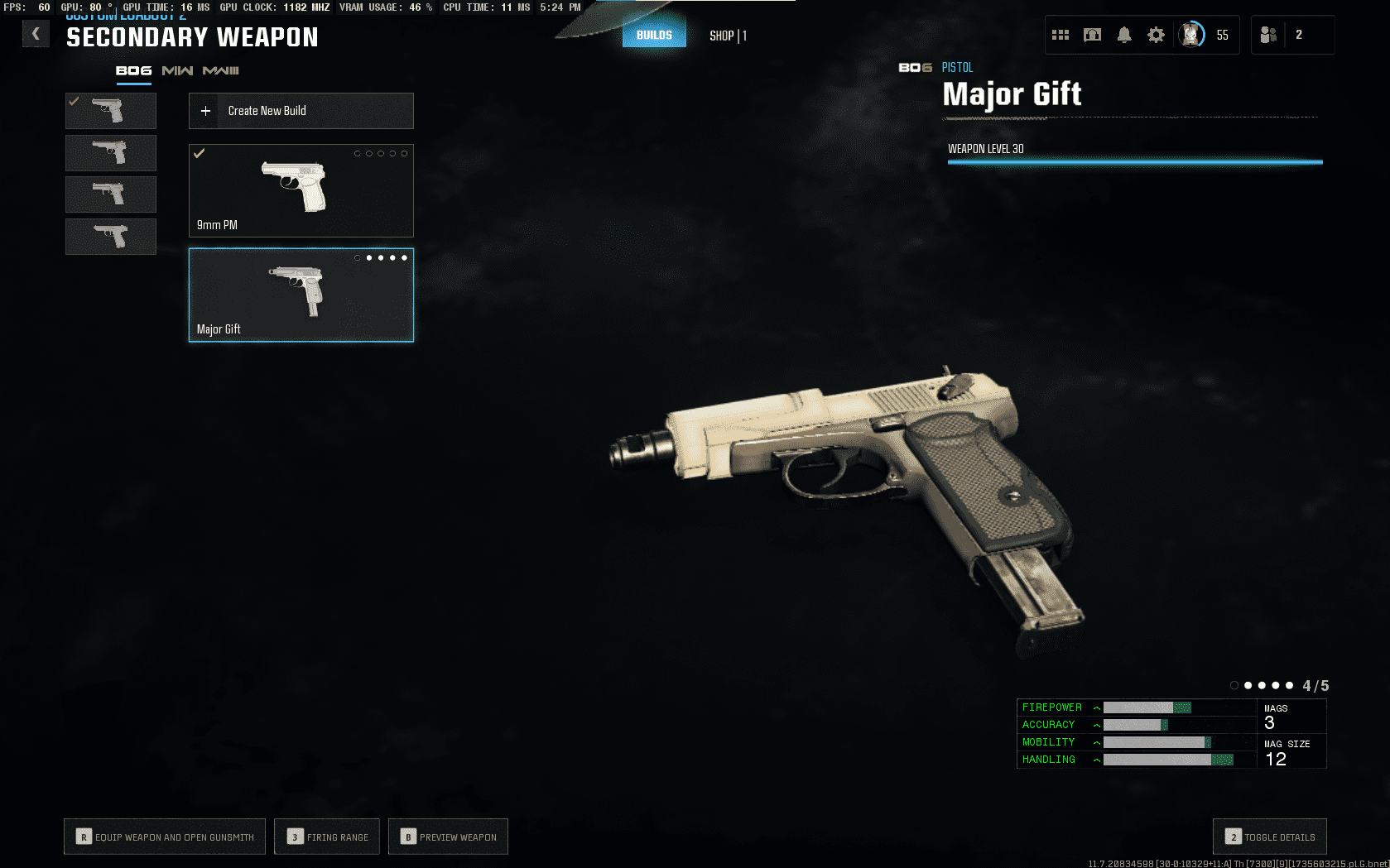1390x868 pixels.
Task: Open settings gear icon
Action: click(x=1156, y=35)
